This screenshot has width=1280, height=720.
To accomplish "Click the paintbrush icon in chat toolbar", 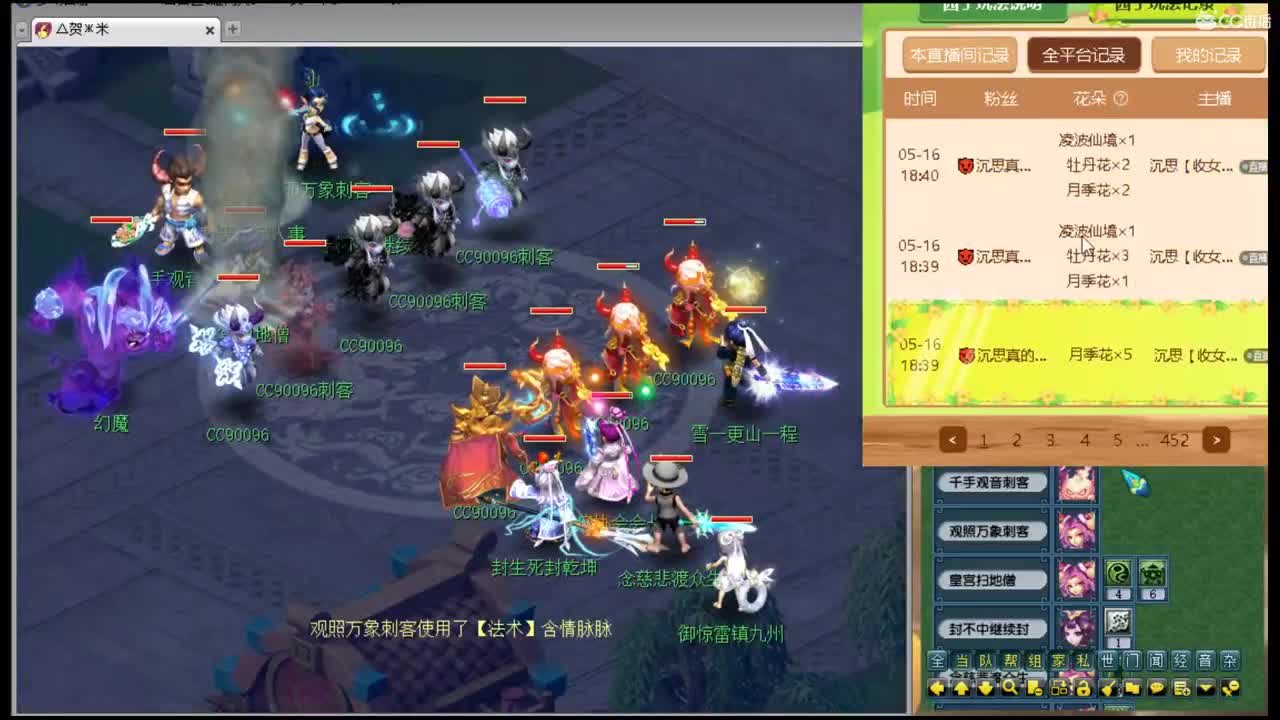I will [1107, 688].
